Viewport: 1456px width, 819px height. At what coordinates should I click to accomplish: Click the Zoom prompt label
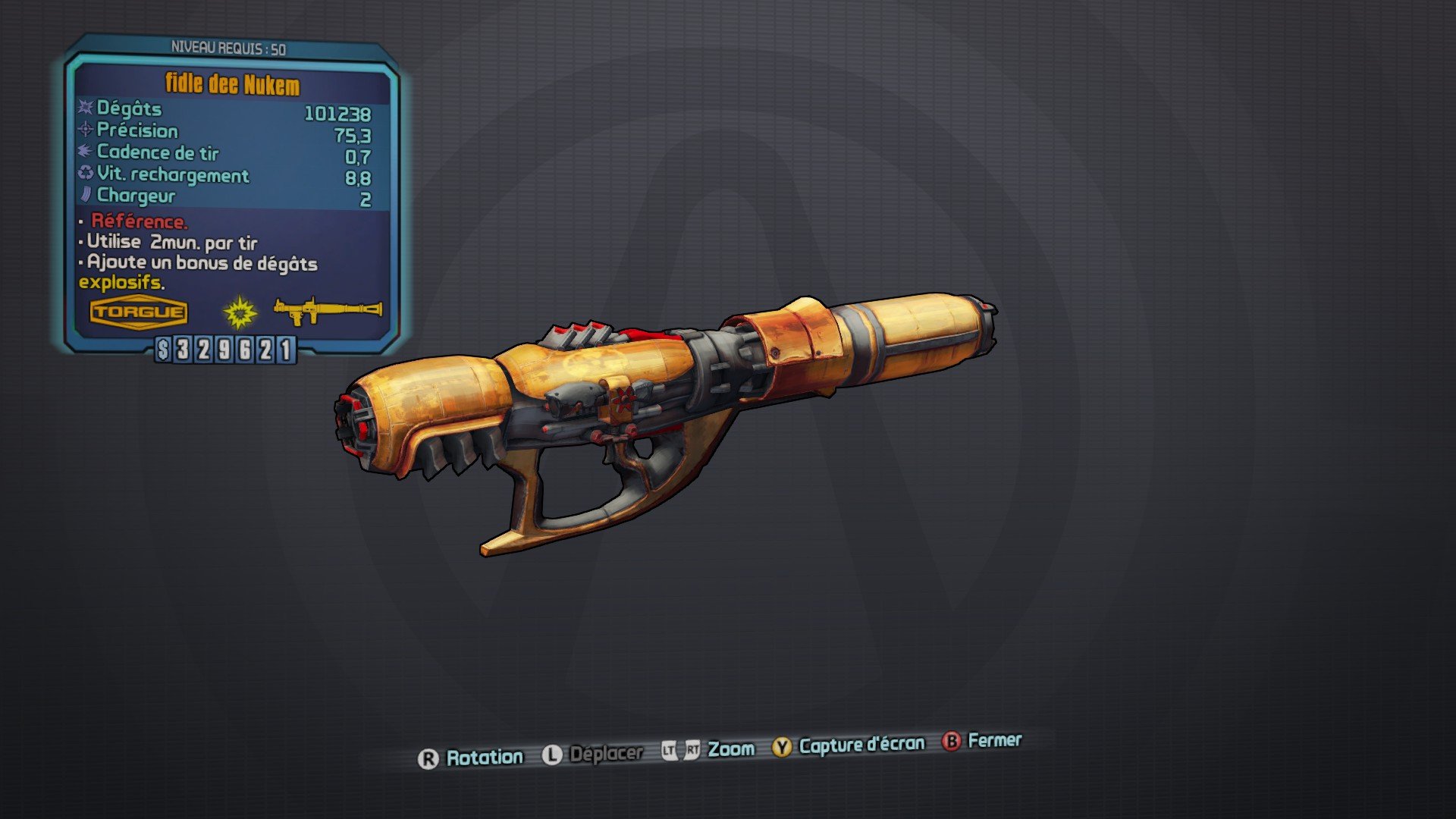pos(730,748)
